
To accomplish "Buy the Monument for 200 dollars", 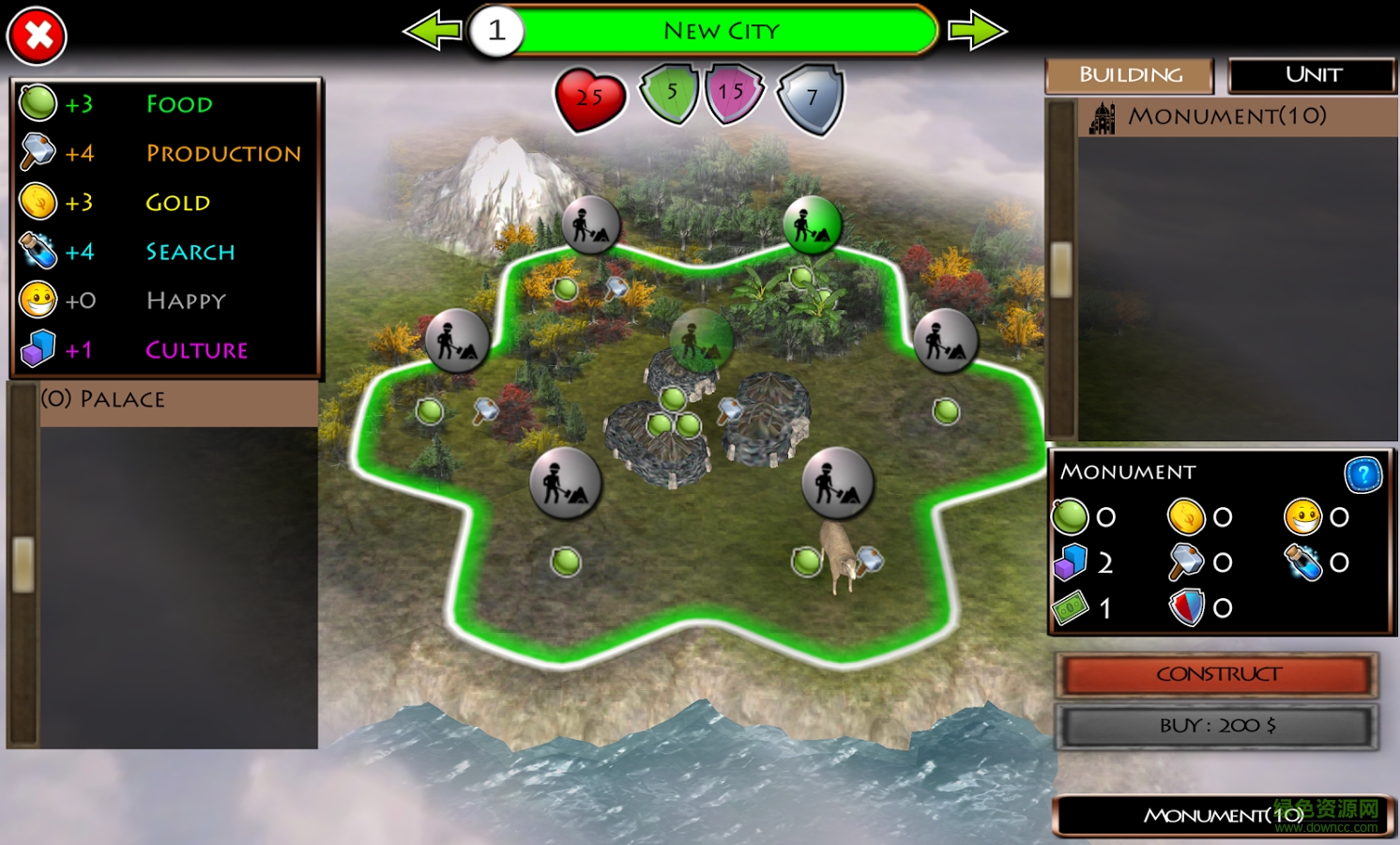I will [1215, 725].
